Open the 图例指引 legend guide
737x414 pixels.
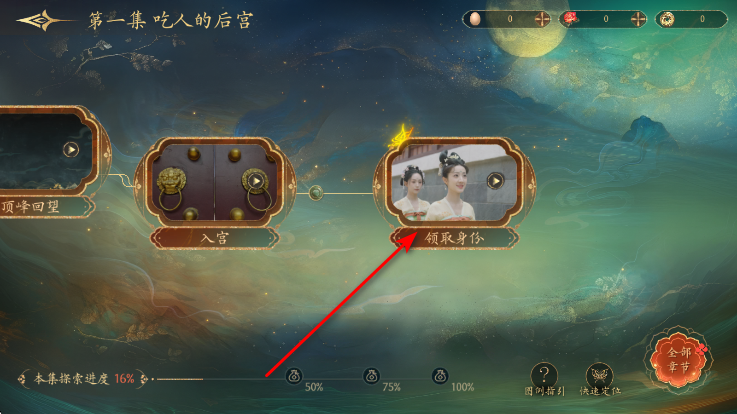click(543, 376)
